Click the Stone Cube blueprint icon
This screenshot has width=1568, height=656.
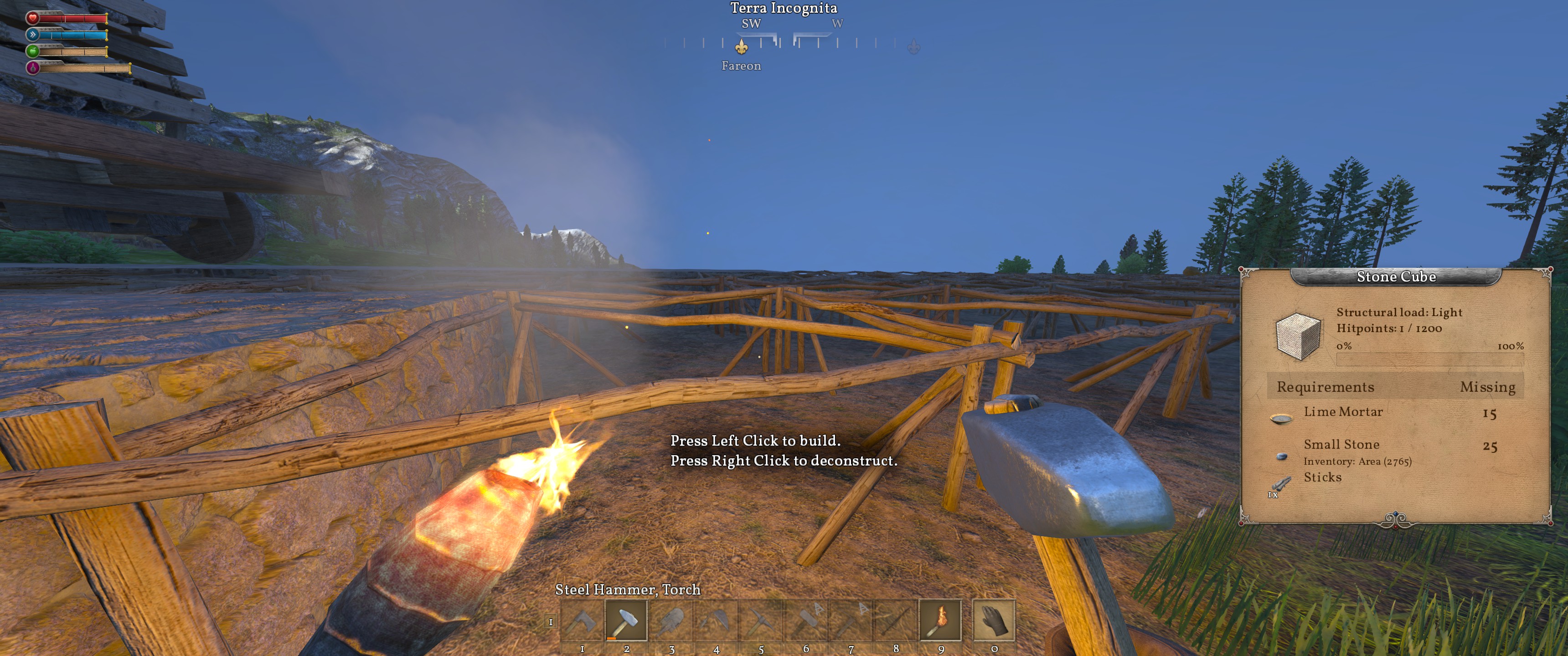(x=1298, y=335)
